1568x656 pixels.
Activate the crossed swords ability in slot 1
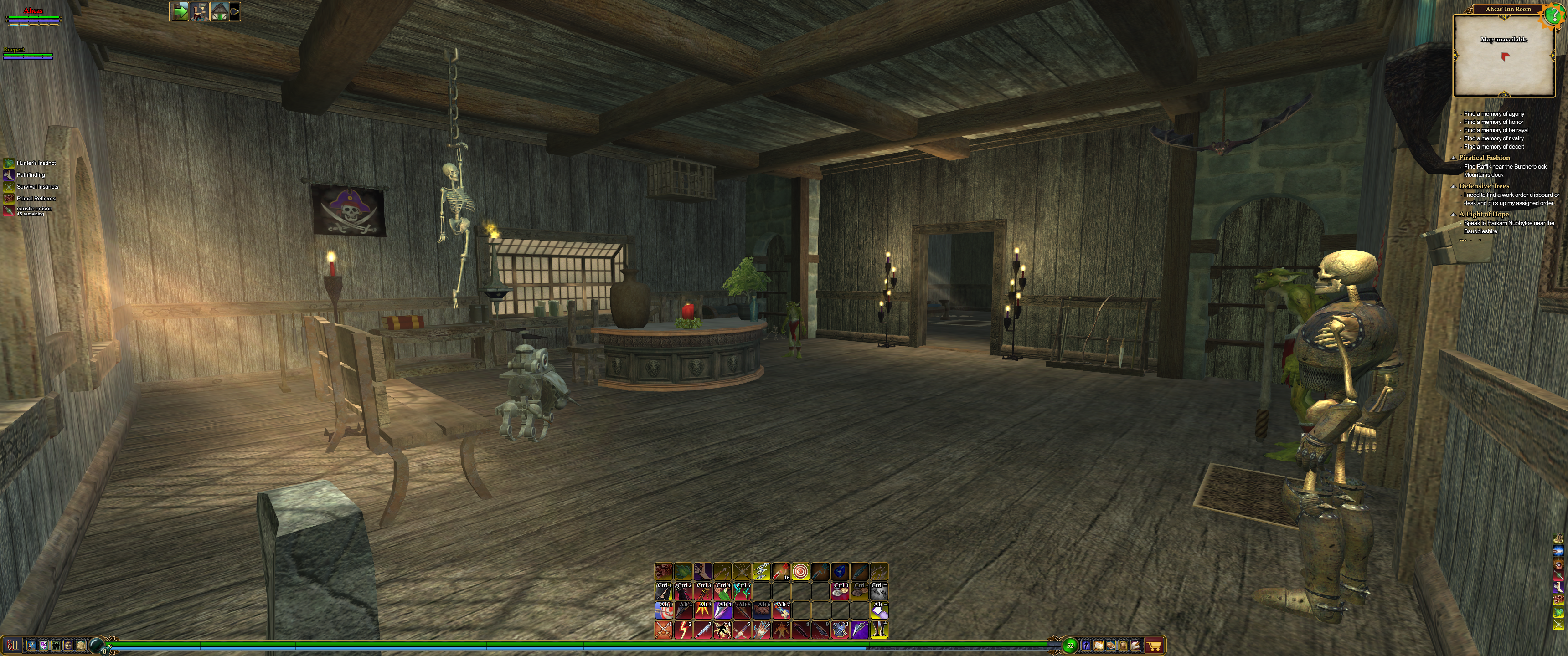(664, 630)
